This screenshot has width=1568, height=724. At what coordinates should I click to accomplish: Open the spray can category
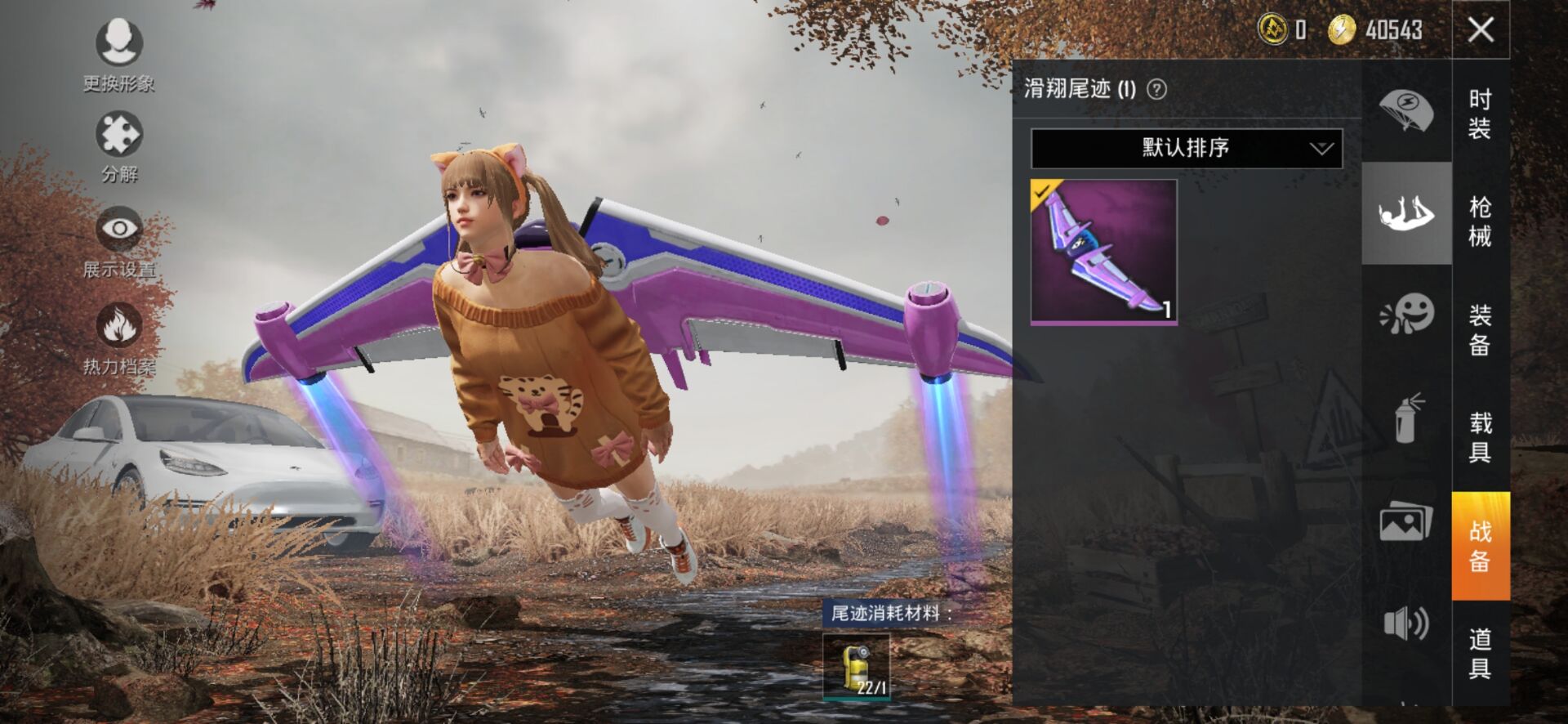tap(1406, 418)
